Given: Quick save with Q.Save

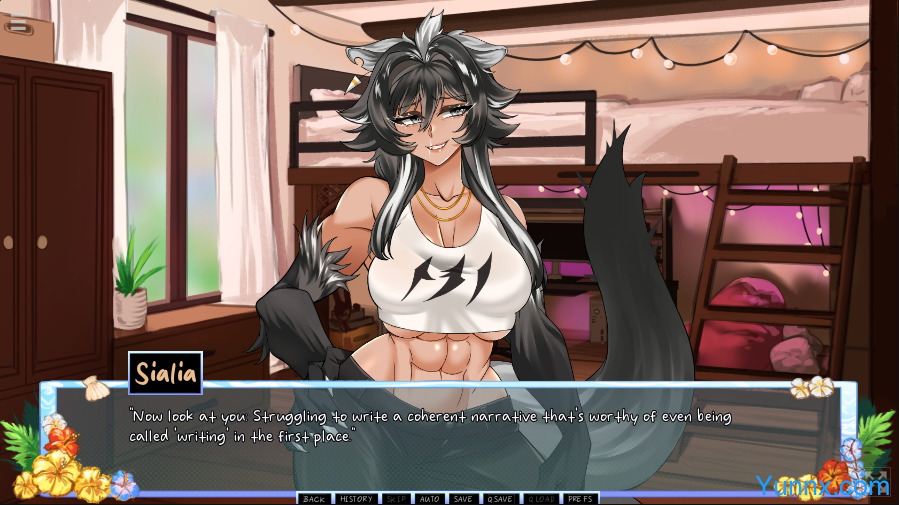Looking at the screenshot, I should (499, 498).
